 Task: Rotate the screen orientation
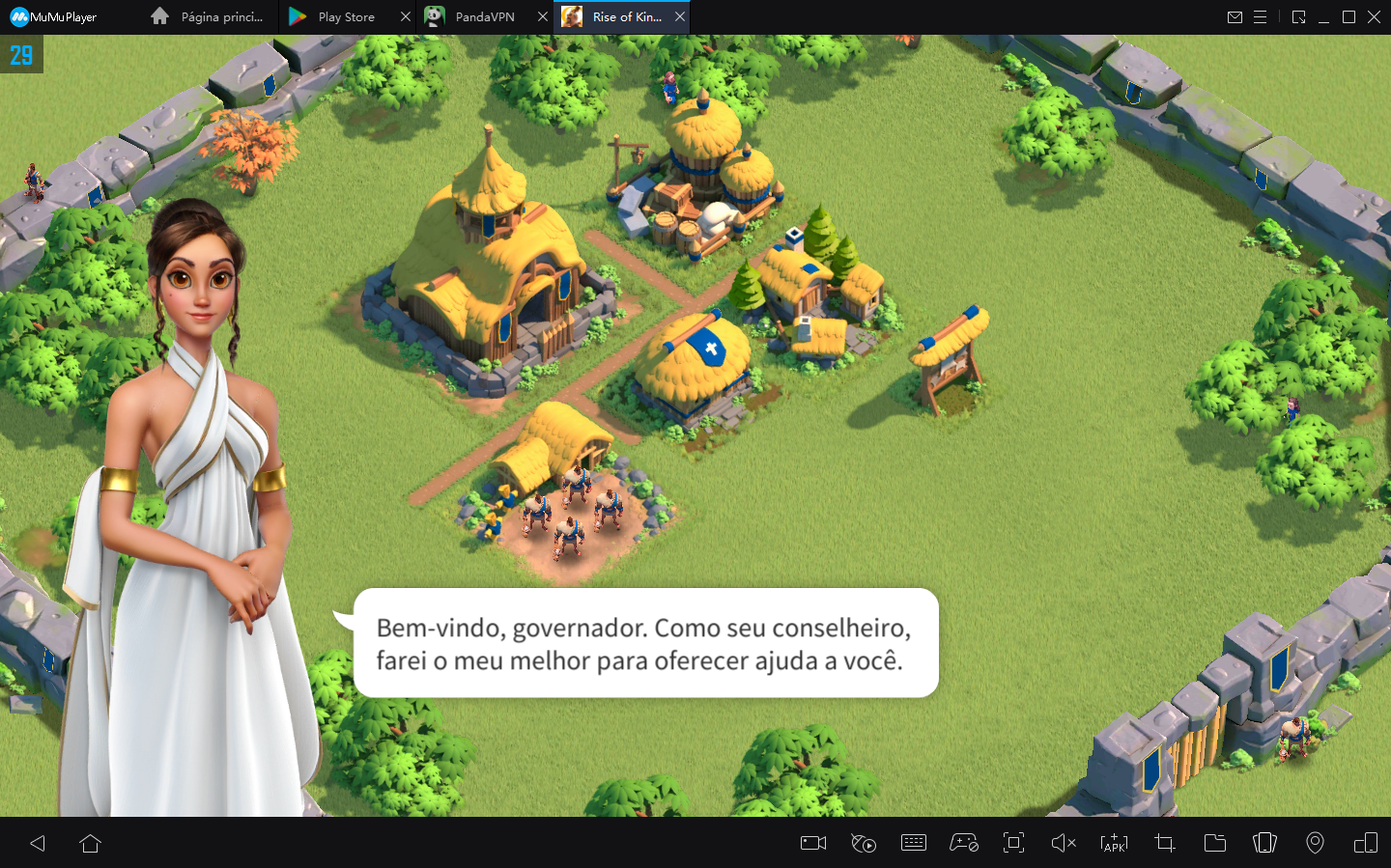[1264, 843]
